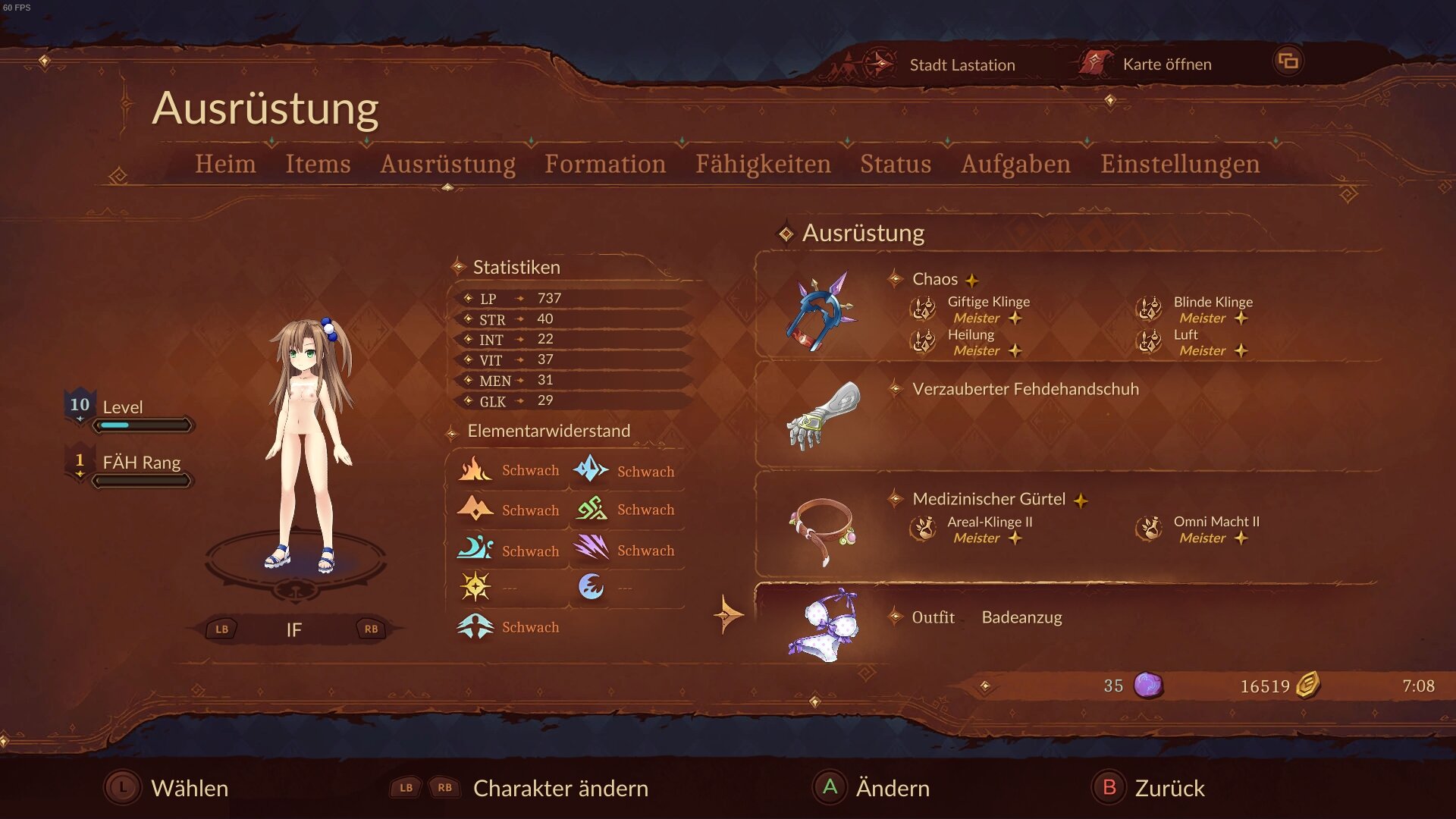Show the Status tab
Image resolution: width=1456 pixels, height=819 pixels.
(x=896, y=164)
